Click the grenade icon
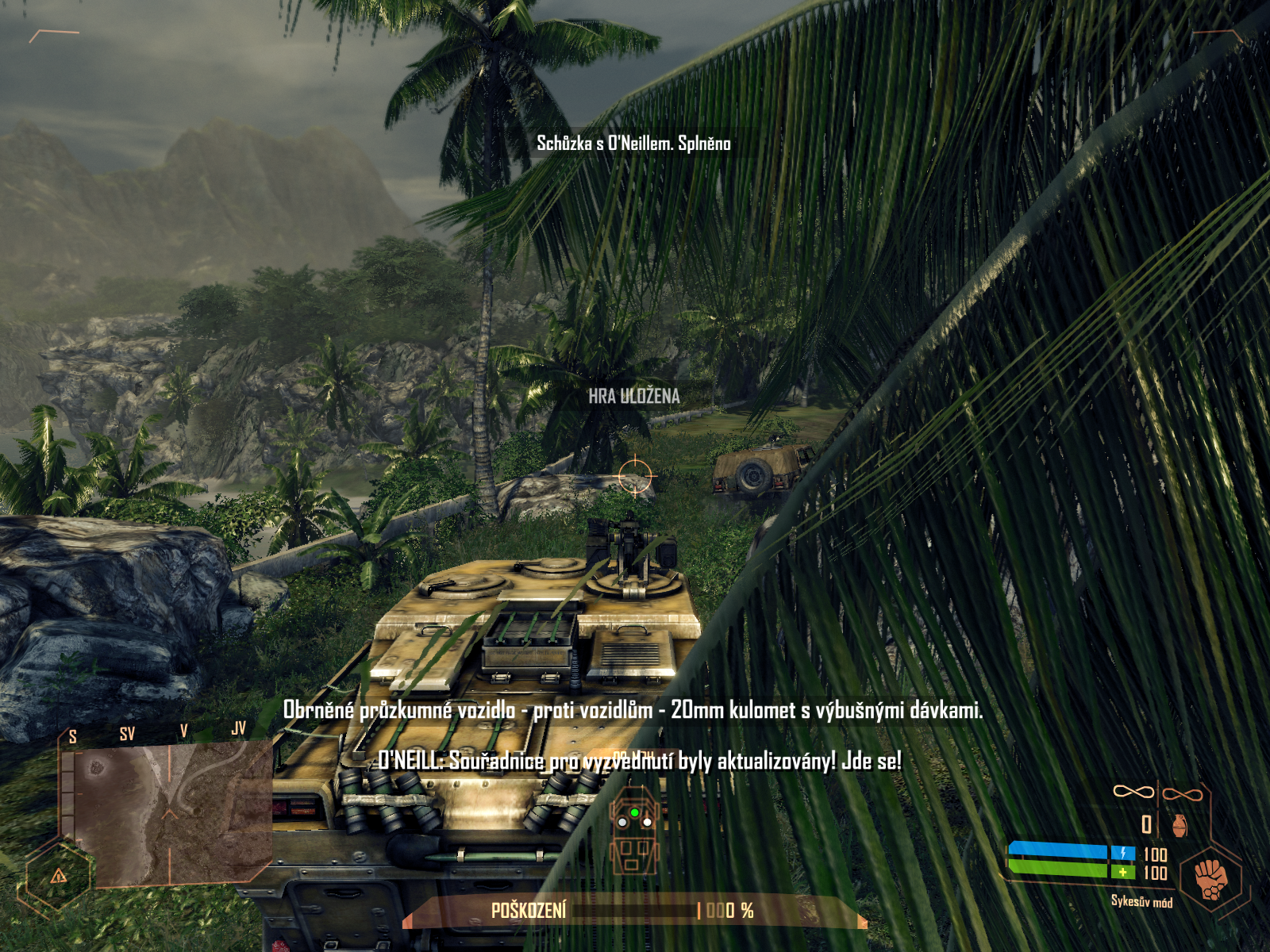 pos(1180,825)
